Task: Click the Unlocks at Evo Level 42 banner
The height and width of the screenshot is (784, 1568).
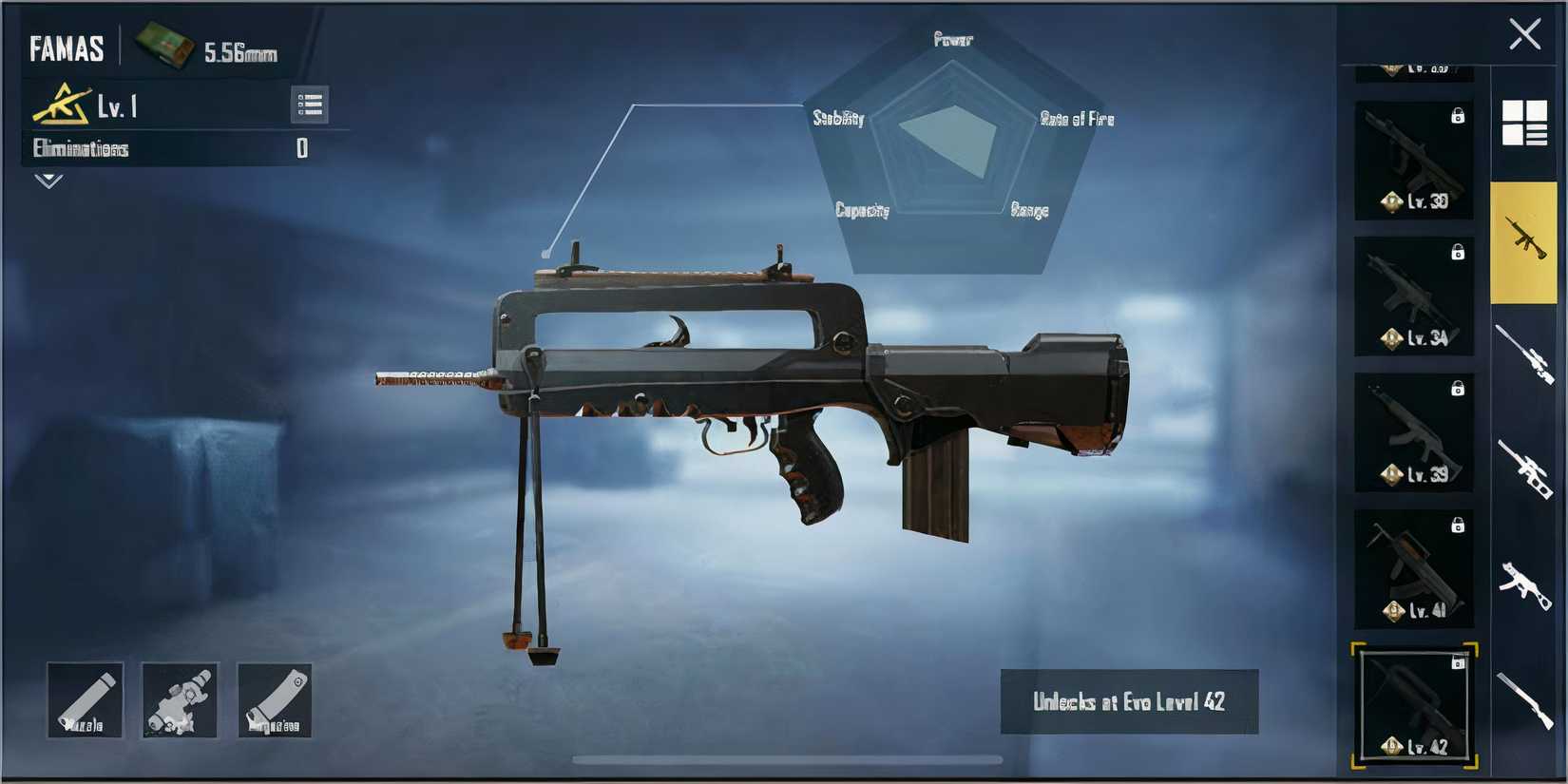Action: [1129, 703]
